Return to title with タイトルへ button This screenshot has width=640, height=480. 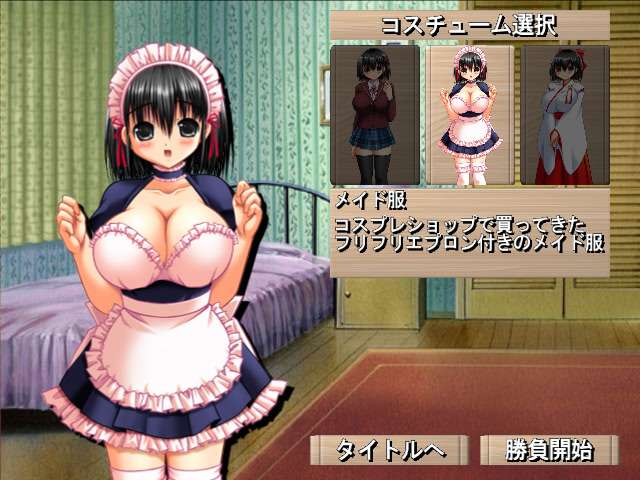(x=389, y=450)
